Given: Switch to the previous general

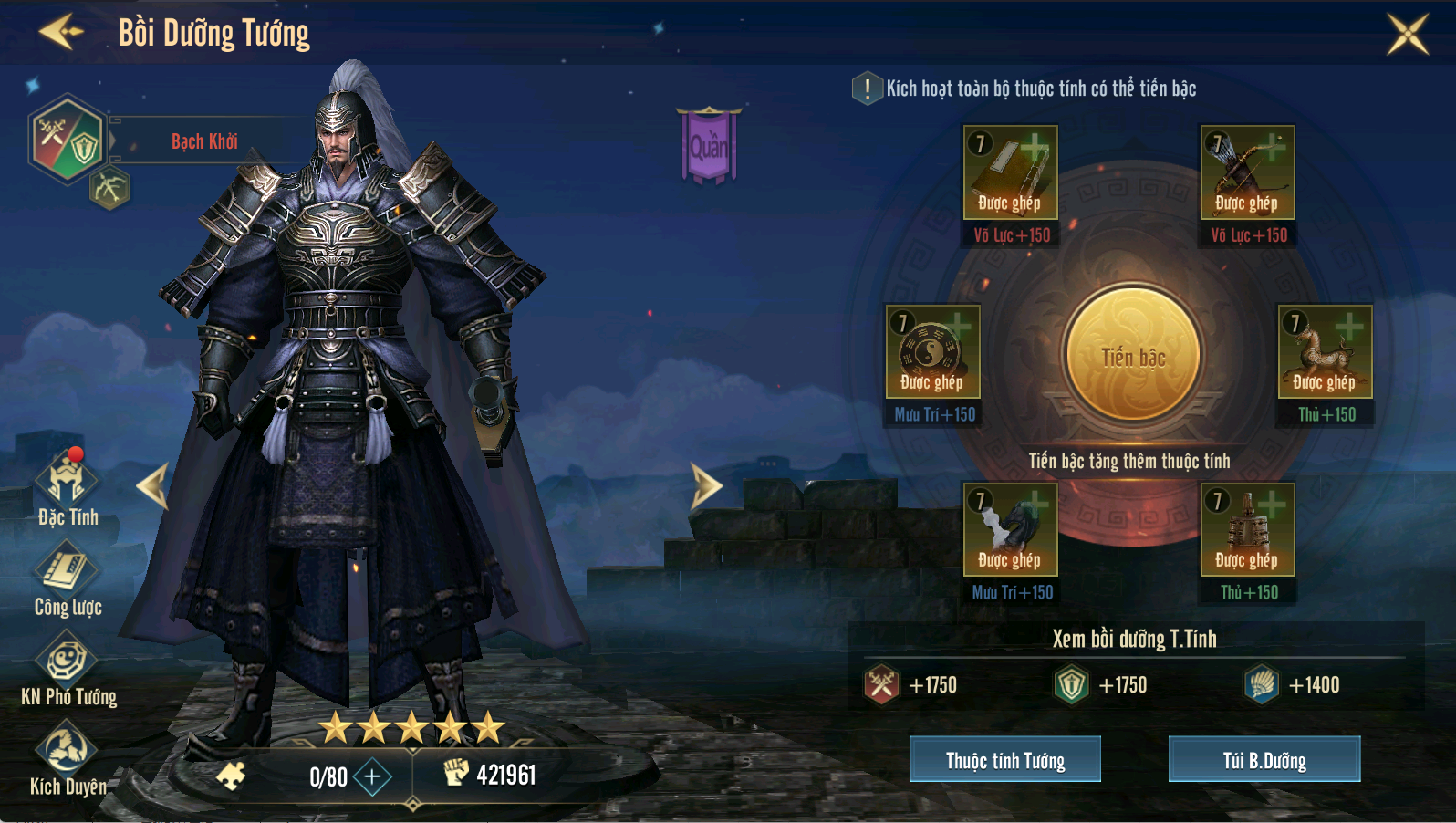Looking at the screenshot, I should 153,485.
